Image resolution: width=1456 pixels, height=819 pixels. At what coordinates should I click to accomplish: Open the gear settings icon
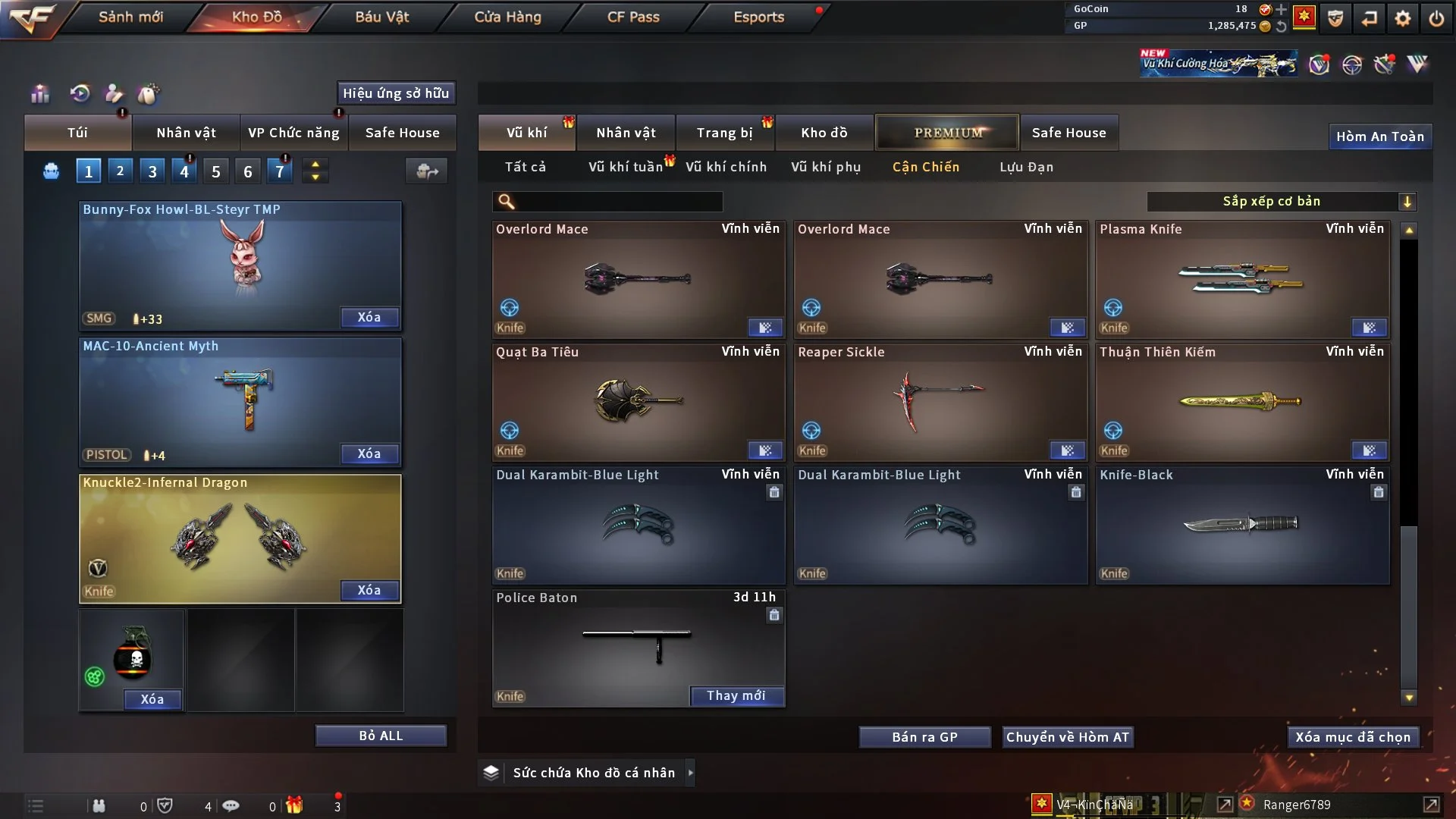coord(1403,18)
